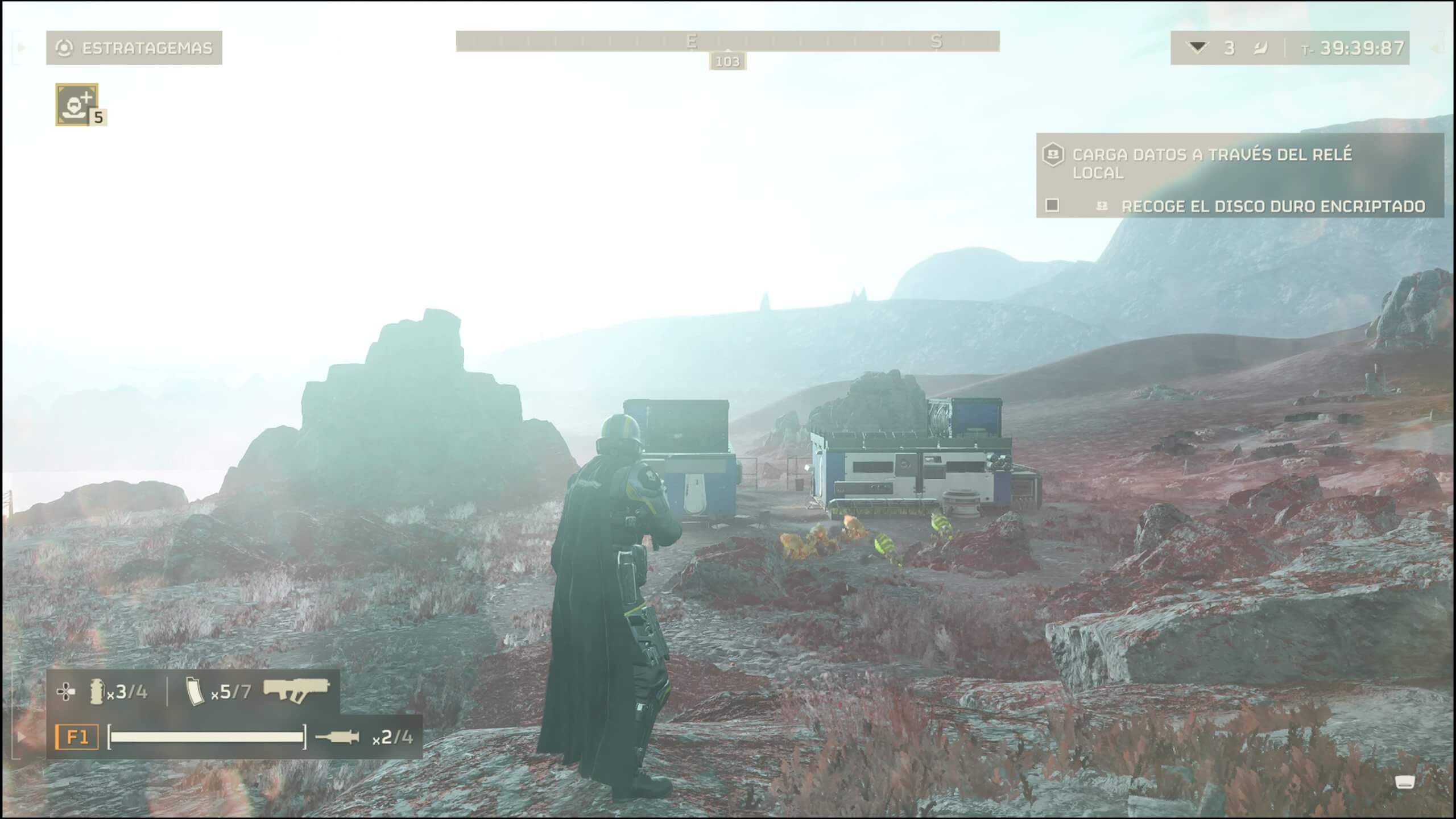The width and height of the screenshot is (1456, 819).
Task: Select the grenade icon
Action: (x=97, y=692)
